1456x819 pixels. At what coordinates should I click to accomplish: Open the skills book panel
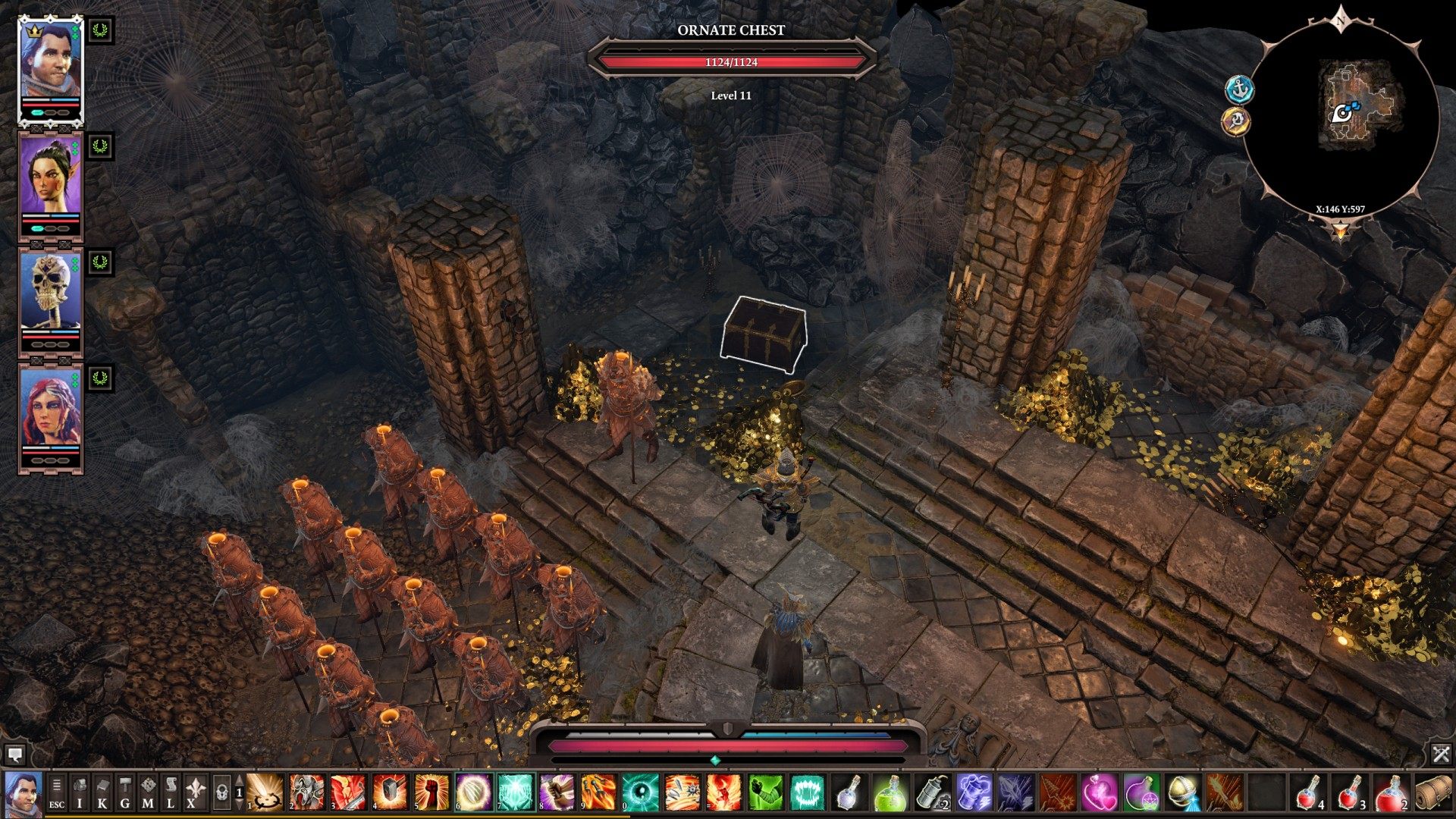pyautogui.click(x=102, y=792)
